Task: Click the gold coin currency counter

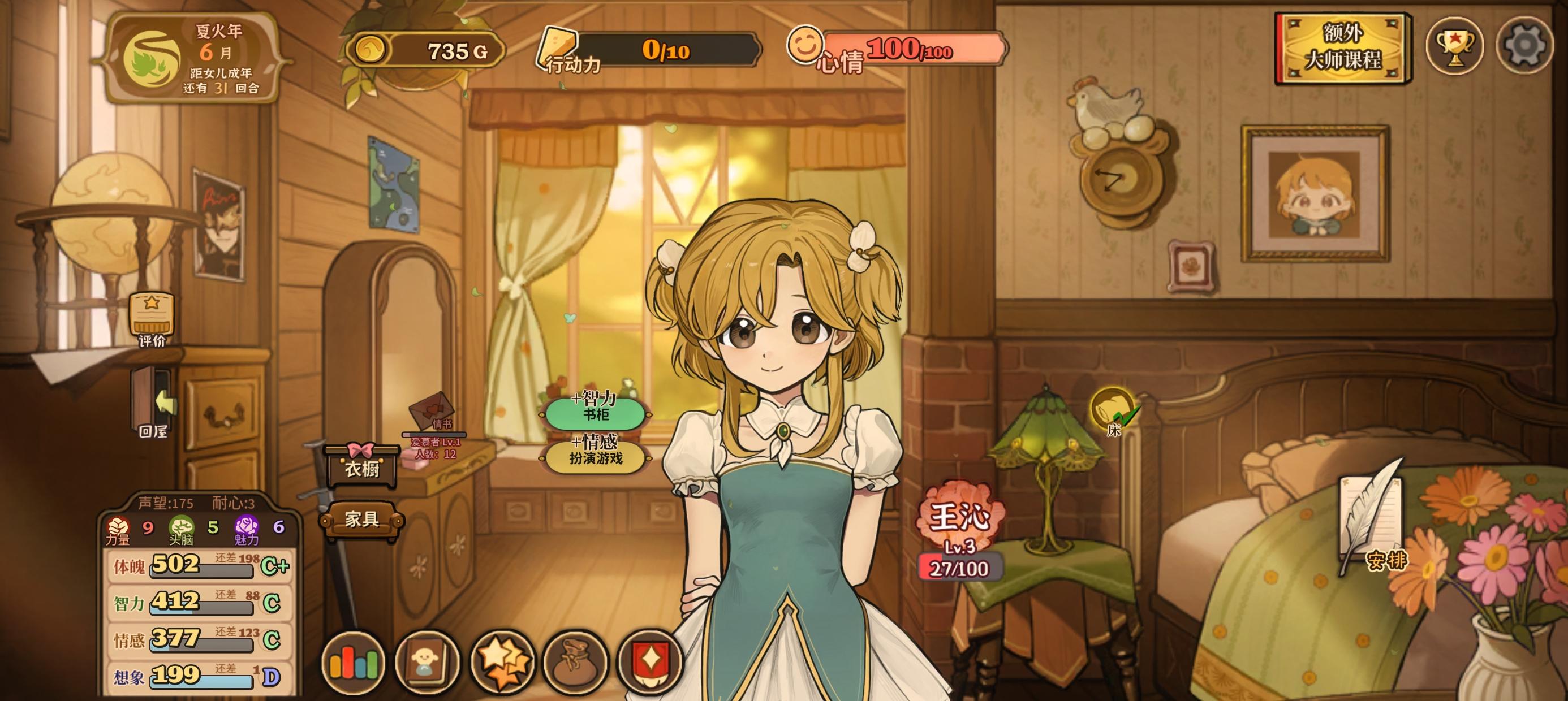Action: pyautogui.click(x=426, y=50)
